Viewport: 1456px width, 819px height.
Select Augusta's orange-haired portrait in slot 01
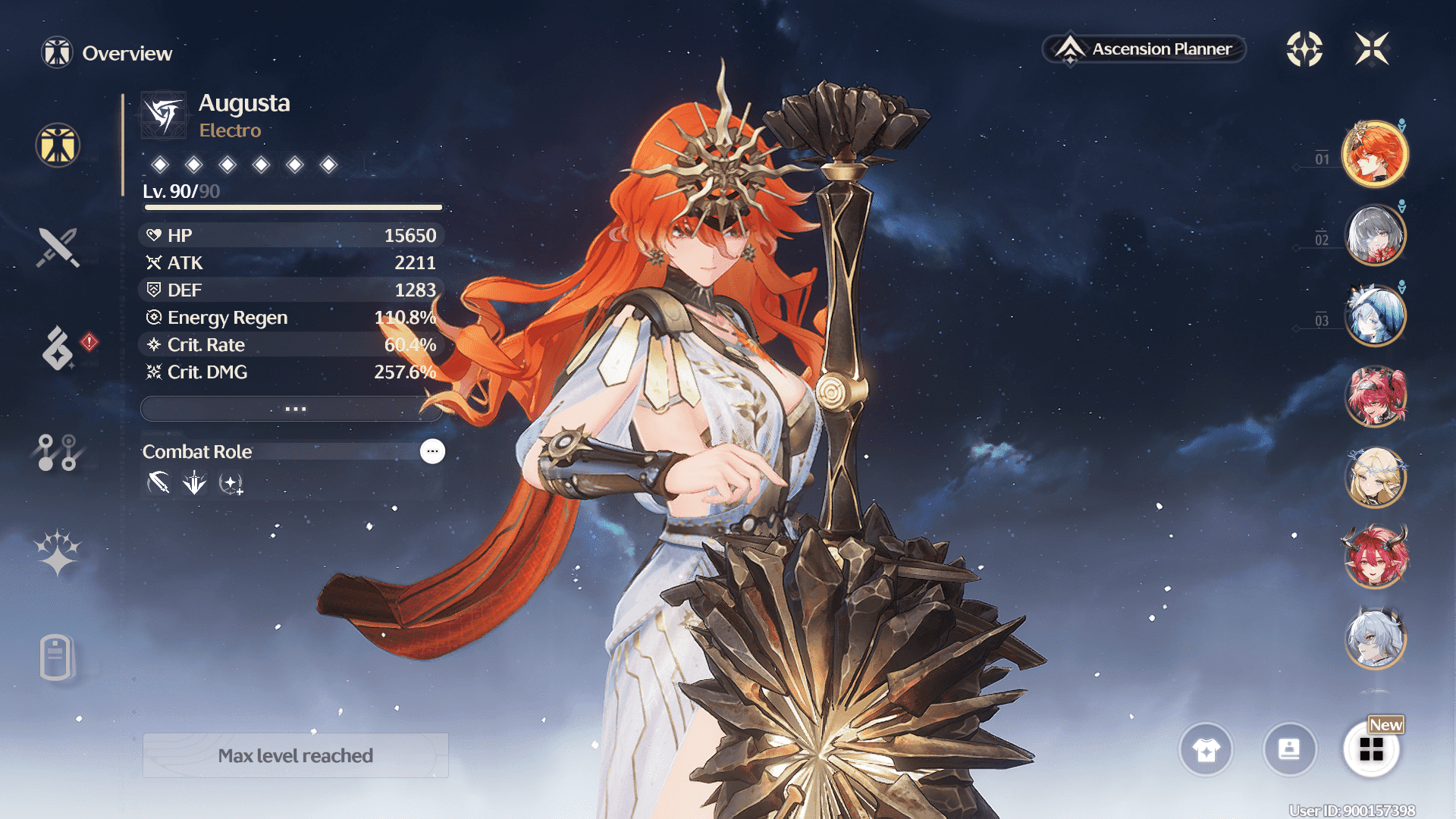tap(1374, 154)
